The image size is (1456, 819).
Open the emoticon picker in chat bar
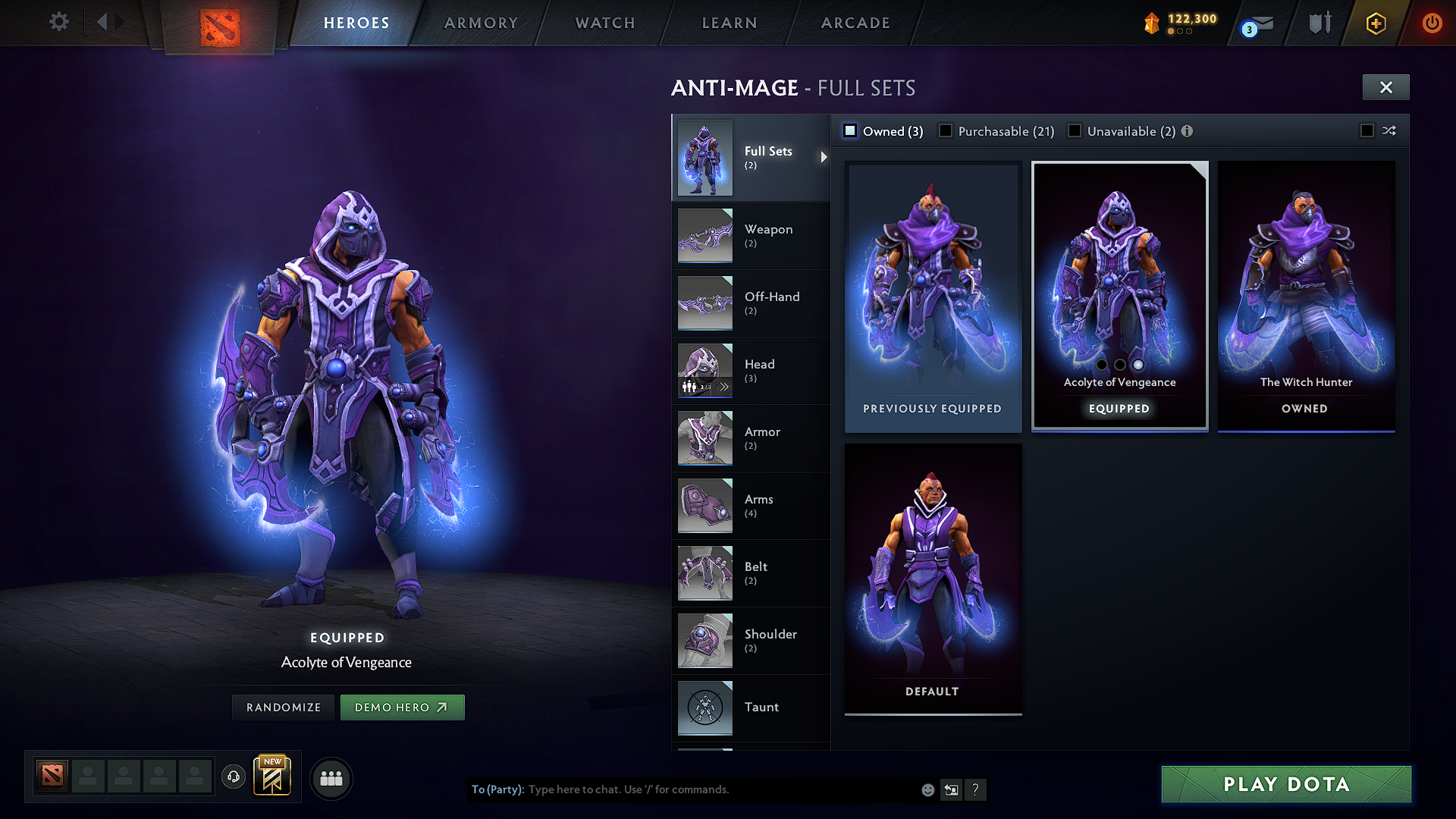tap(927, 789)
